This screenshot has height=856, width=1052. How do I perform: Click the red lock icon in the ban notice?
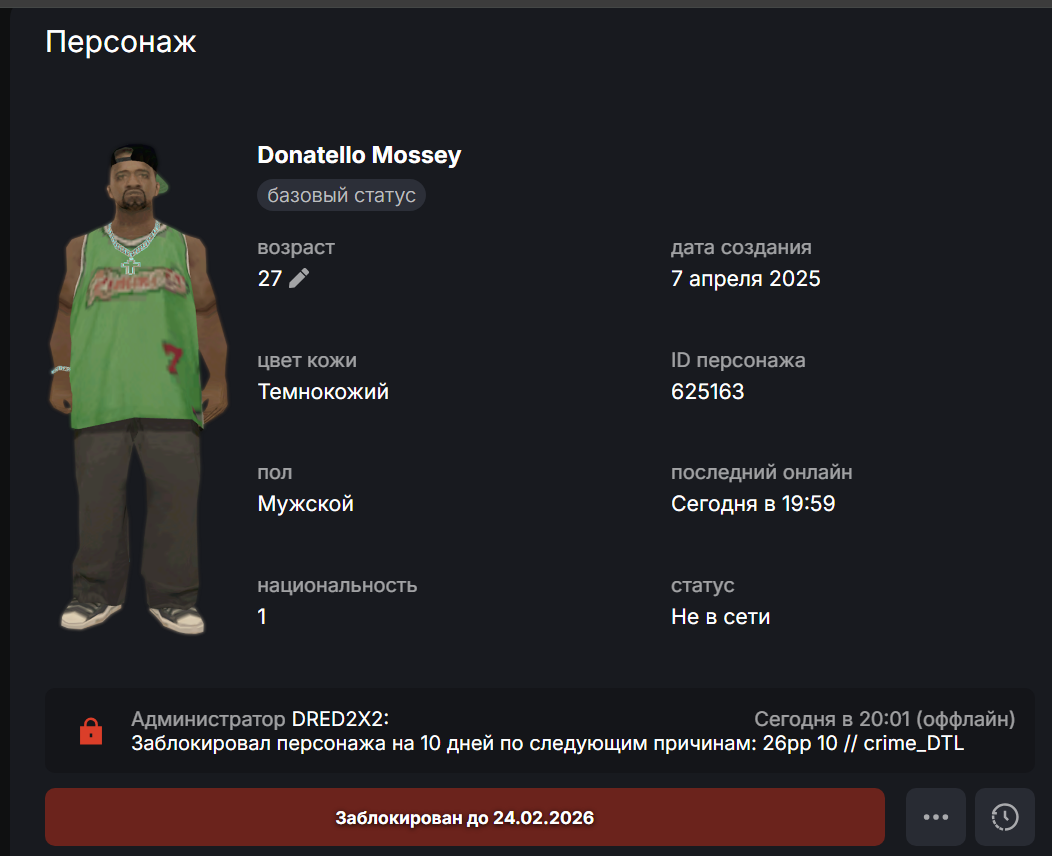[x=91, y=732]
